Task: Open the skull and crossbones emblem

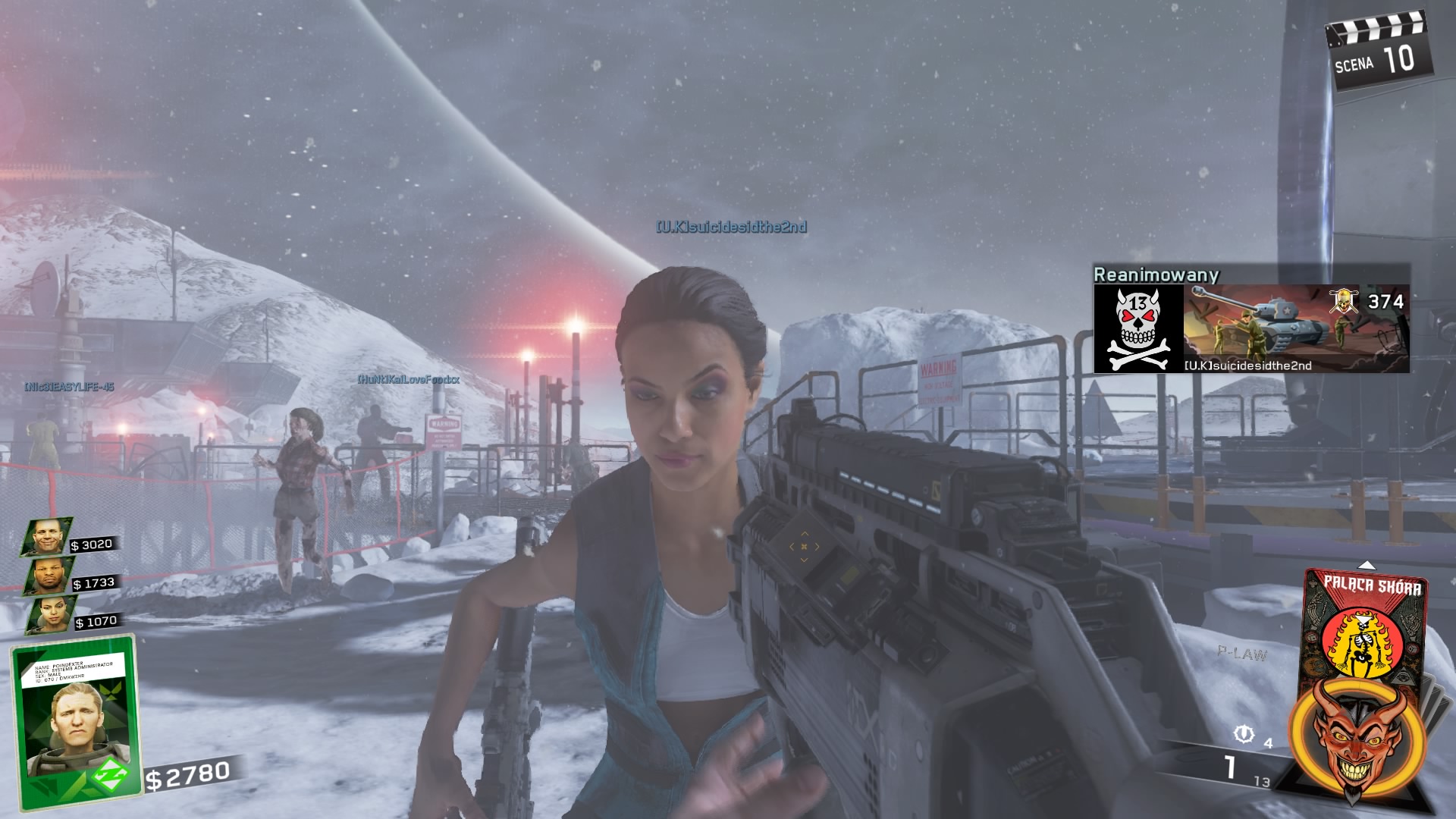Action: pos(1137,328)
